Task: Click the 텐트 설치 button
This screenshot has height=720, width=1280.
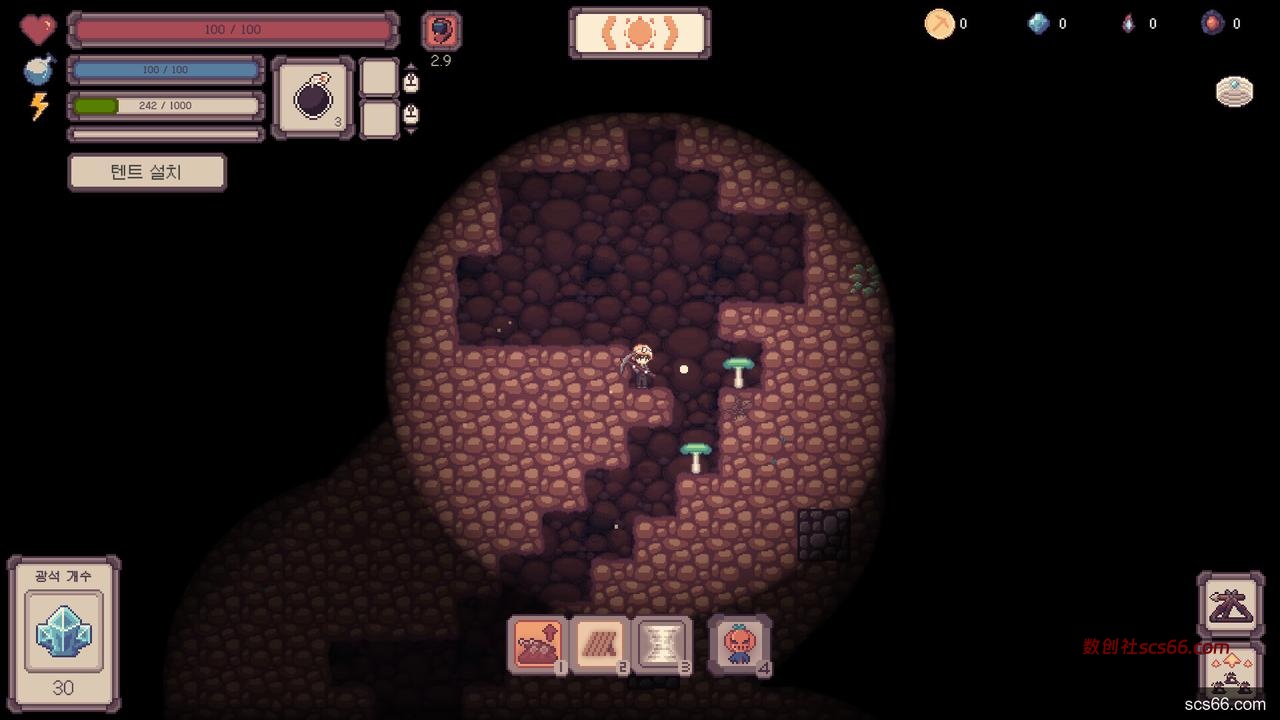Action: point(147,172)
